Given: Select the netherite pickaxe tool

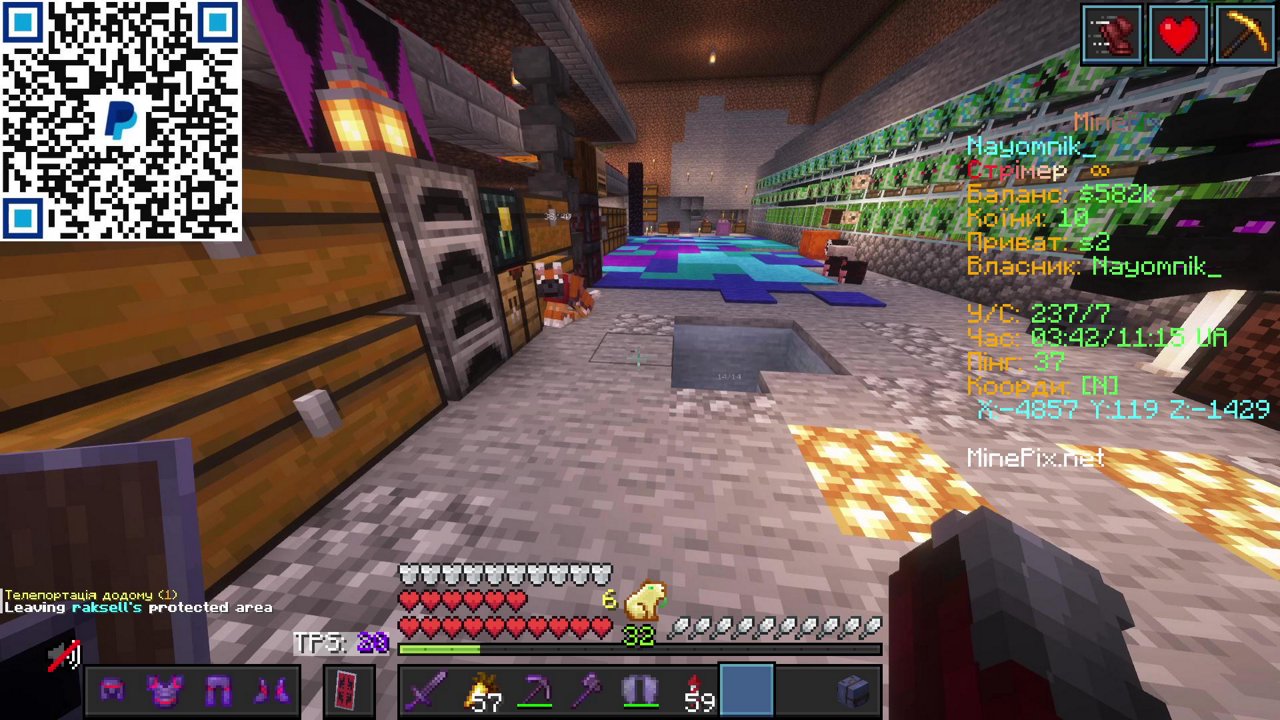Looking at the screenshot, I should tap(533, 690).
